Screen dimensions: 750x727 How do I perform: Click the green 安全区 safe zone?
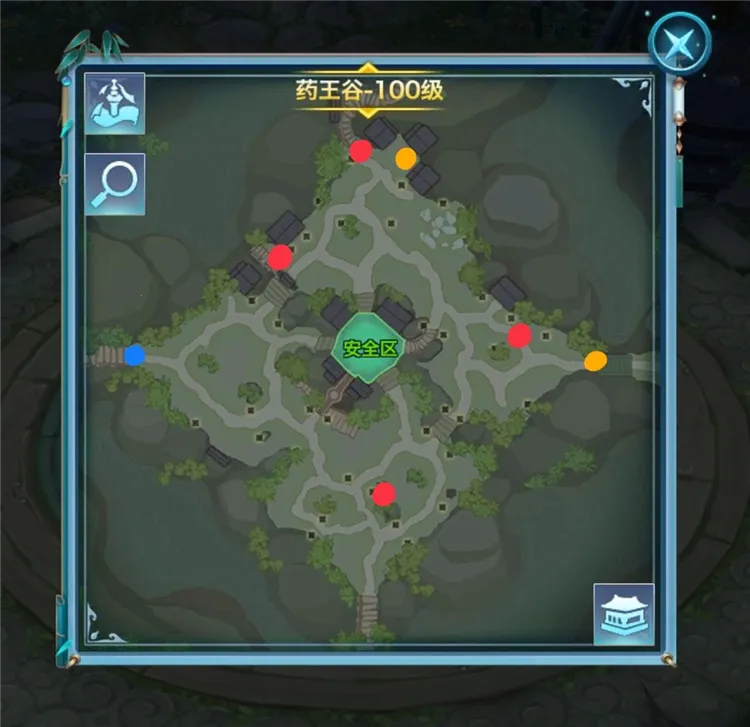(x=371, y=348)
